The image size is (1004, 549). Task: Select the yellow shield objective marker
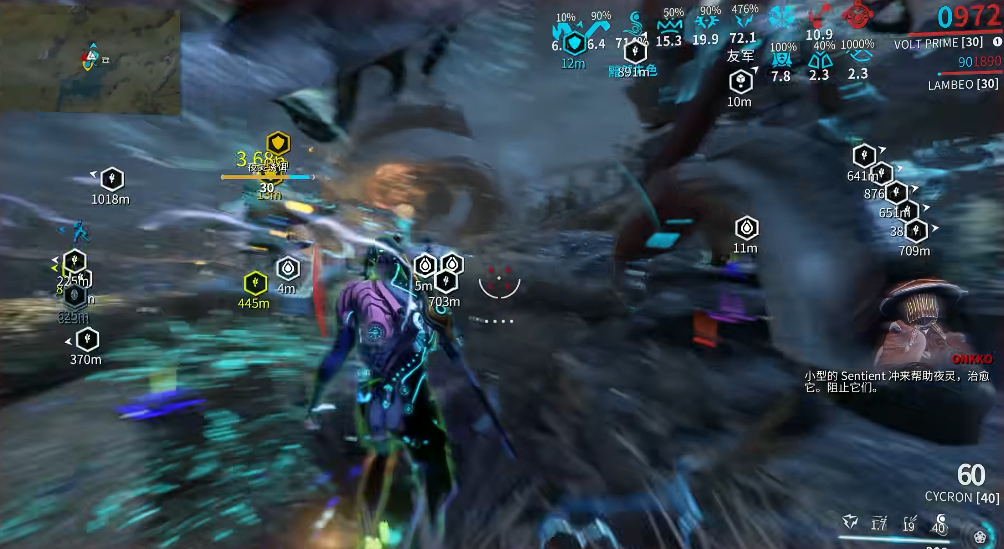click(x=277, y=143)
